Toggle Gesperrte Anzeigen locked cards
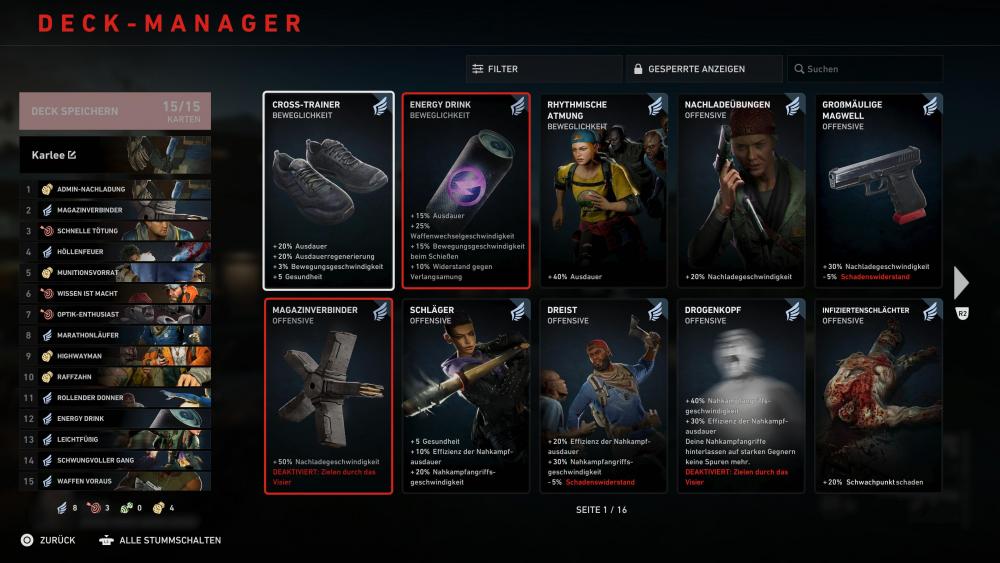This screenshot has height=563, width=1000. click(704, 69)
